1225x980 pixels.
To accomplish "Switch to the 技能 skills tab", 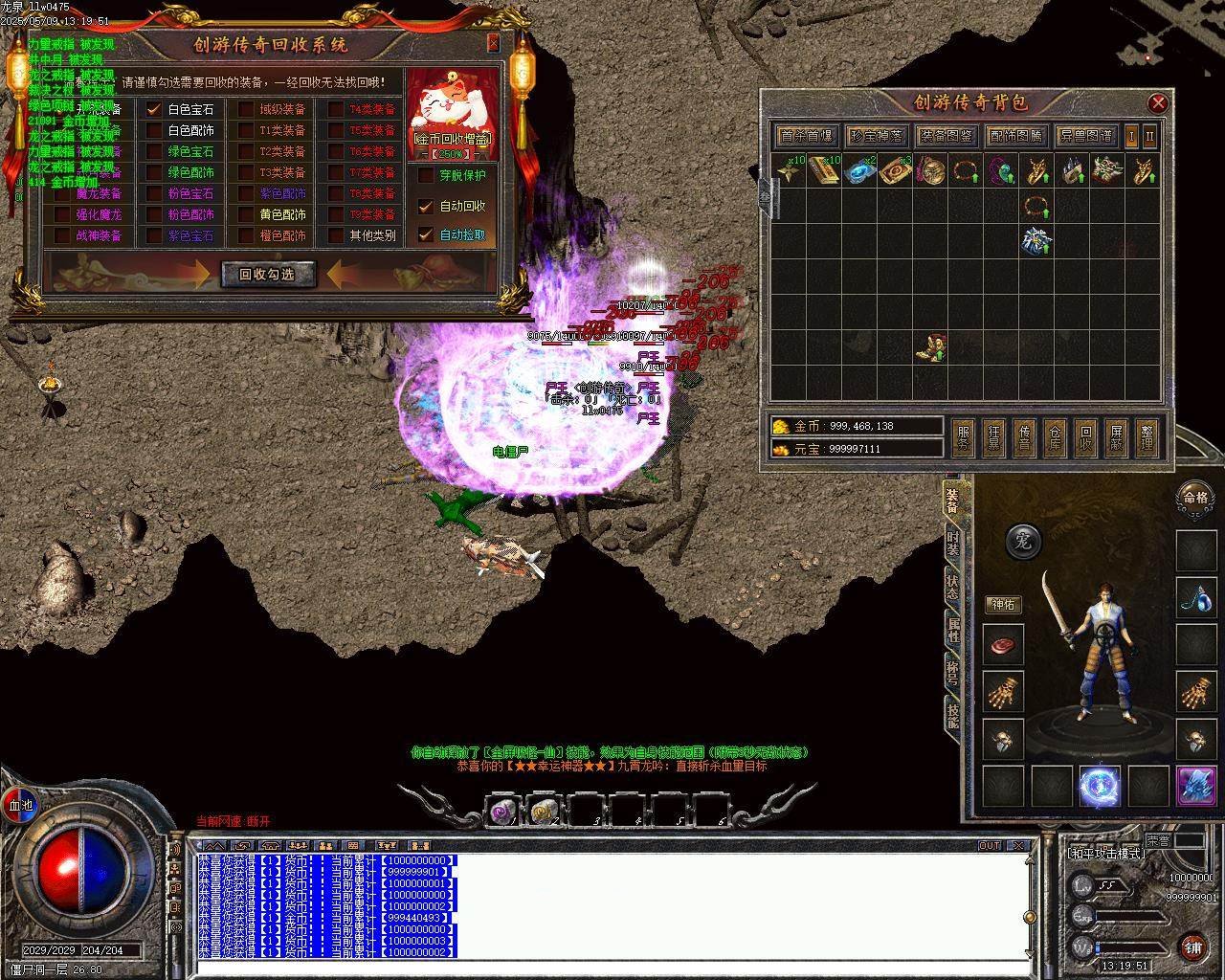I will click(952, 713).
